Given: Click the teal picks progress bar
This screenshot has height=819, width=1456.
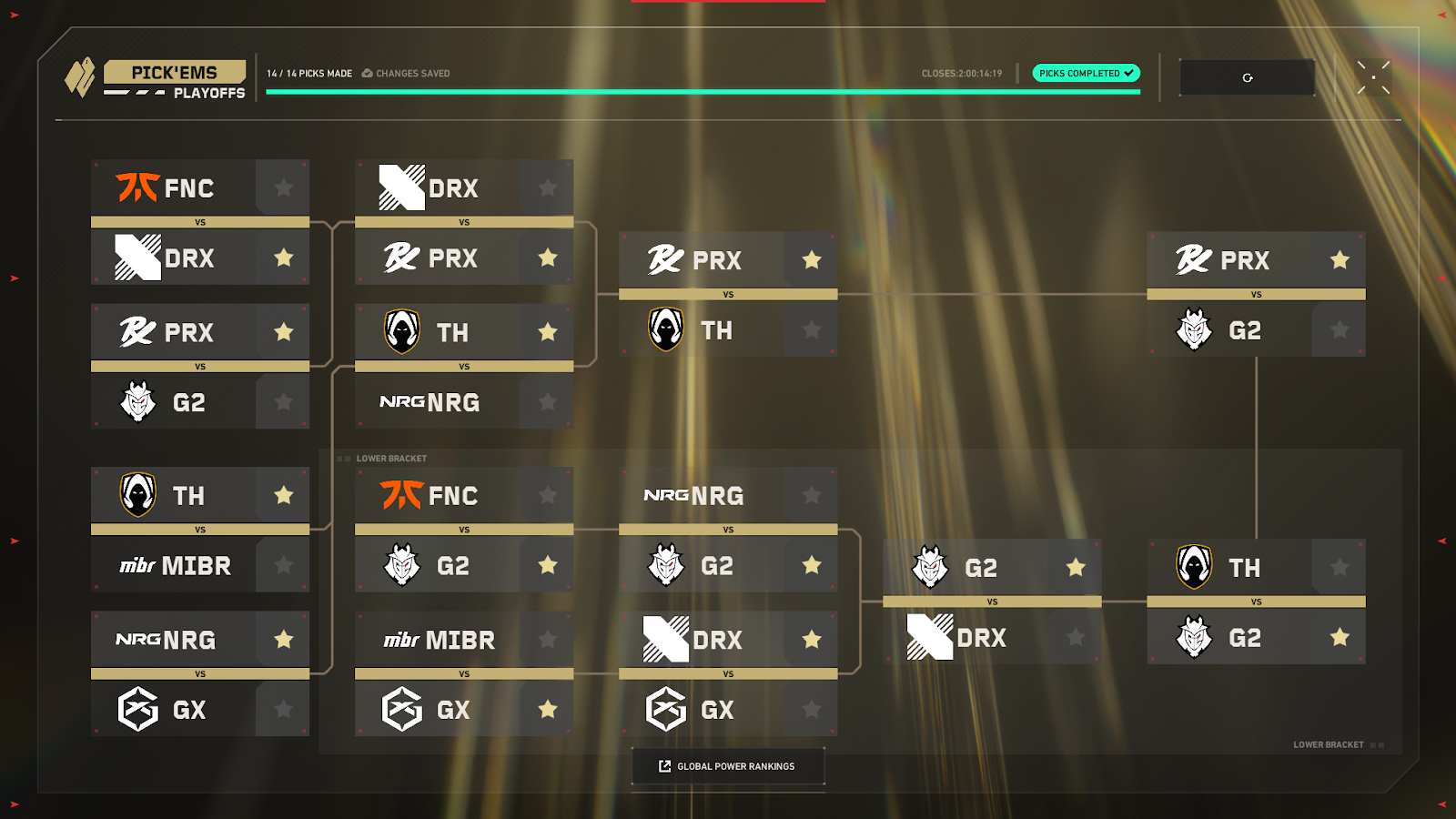Looking at the screenshot, I should pos(701,92).
